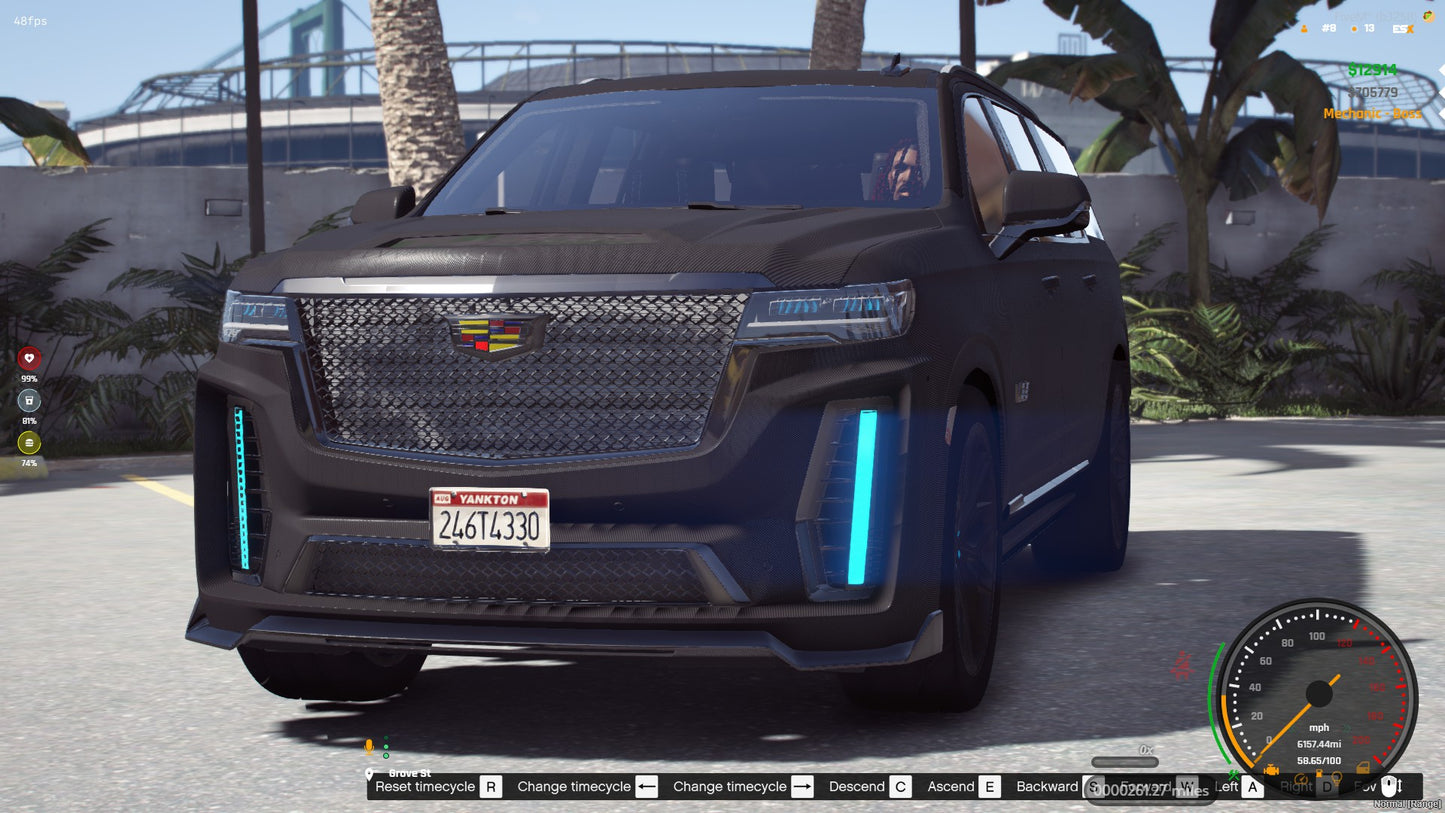Open the Fov adjustment control
This screenshot has height=813, width=1445.
click(1389, 786)
